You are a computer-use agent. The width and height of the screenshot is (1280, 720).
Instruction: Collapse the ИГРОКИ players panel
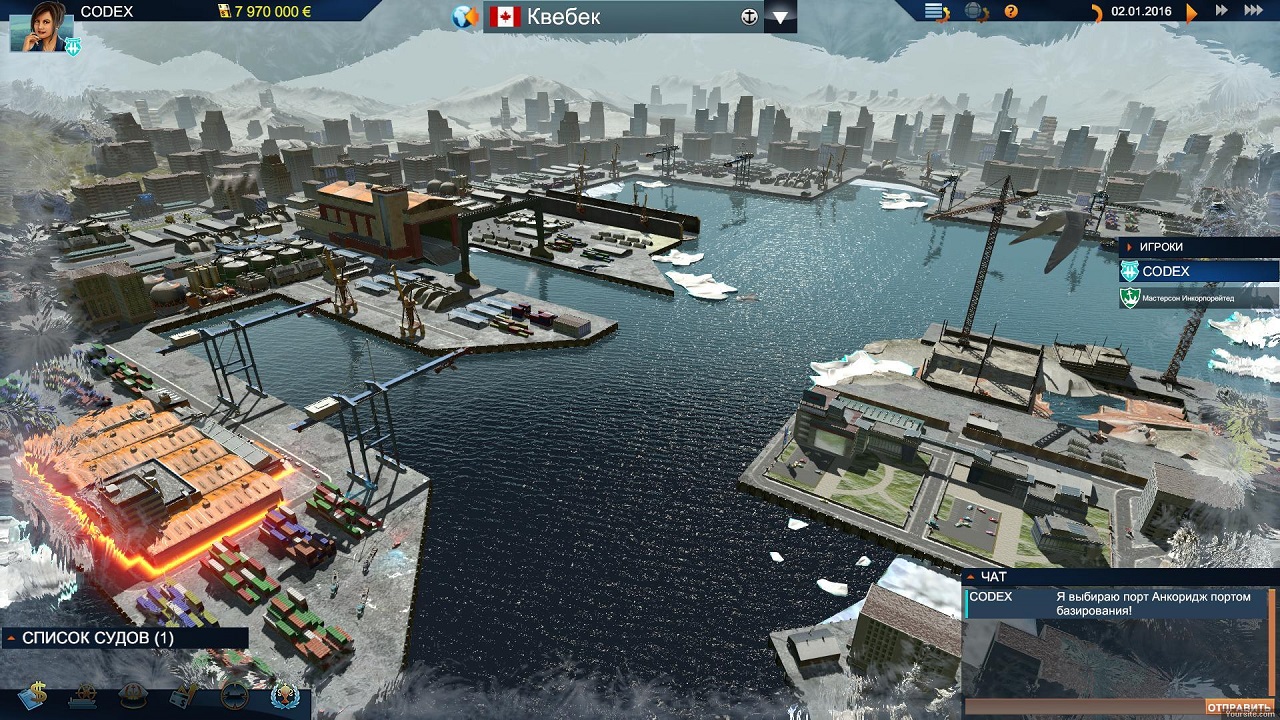(1129, 247)
